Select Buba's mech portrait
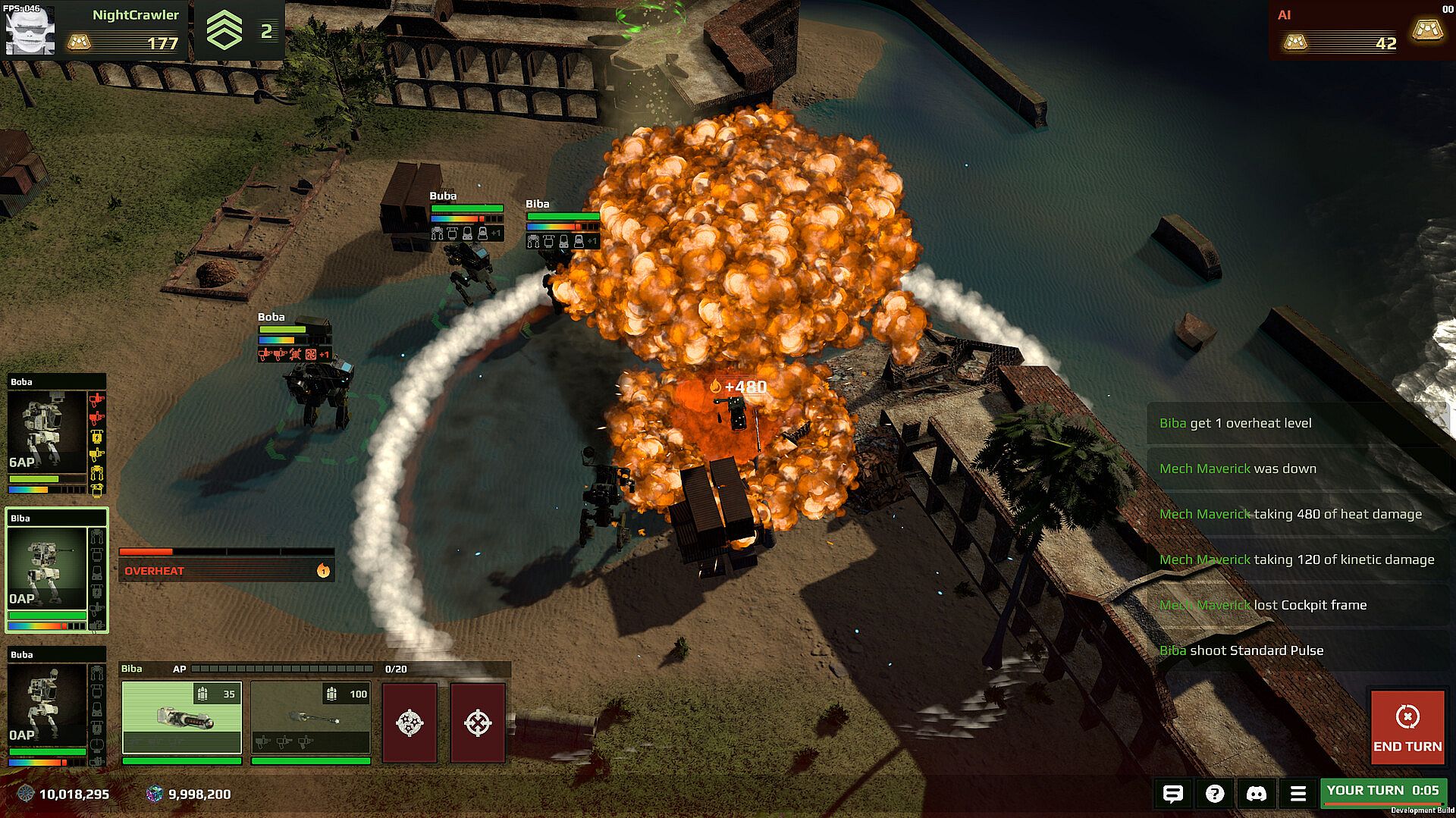The width and height of the screenshot is (1456, 818). (x=47, y=704)
